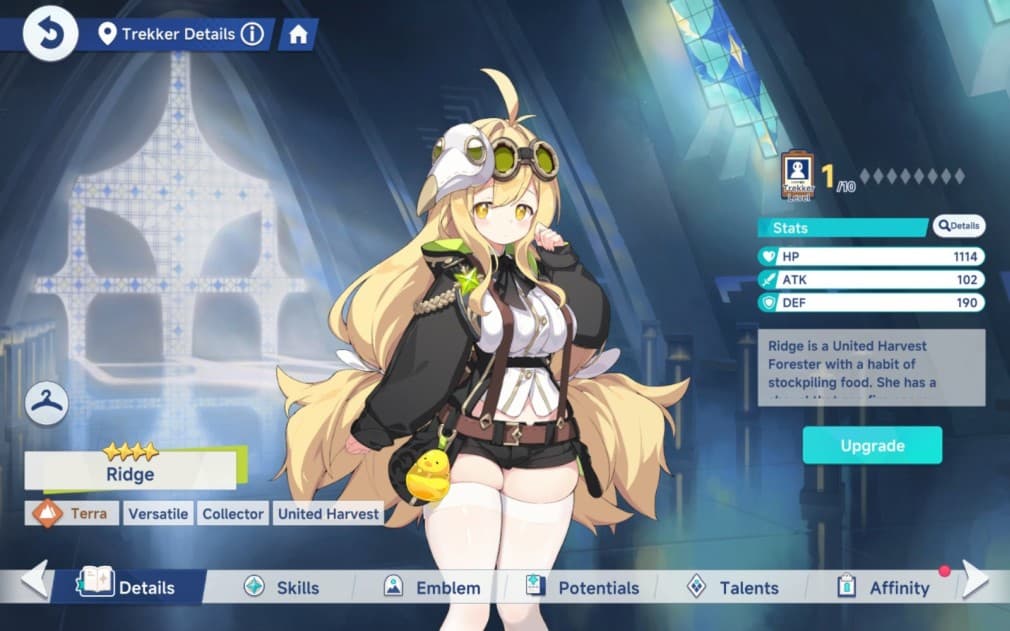Switch to the Details tab

[x=130, y=587]
